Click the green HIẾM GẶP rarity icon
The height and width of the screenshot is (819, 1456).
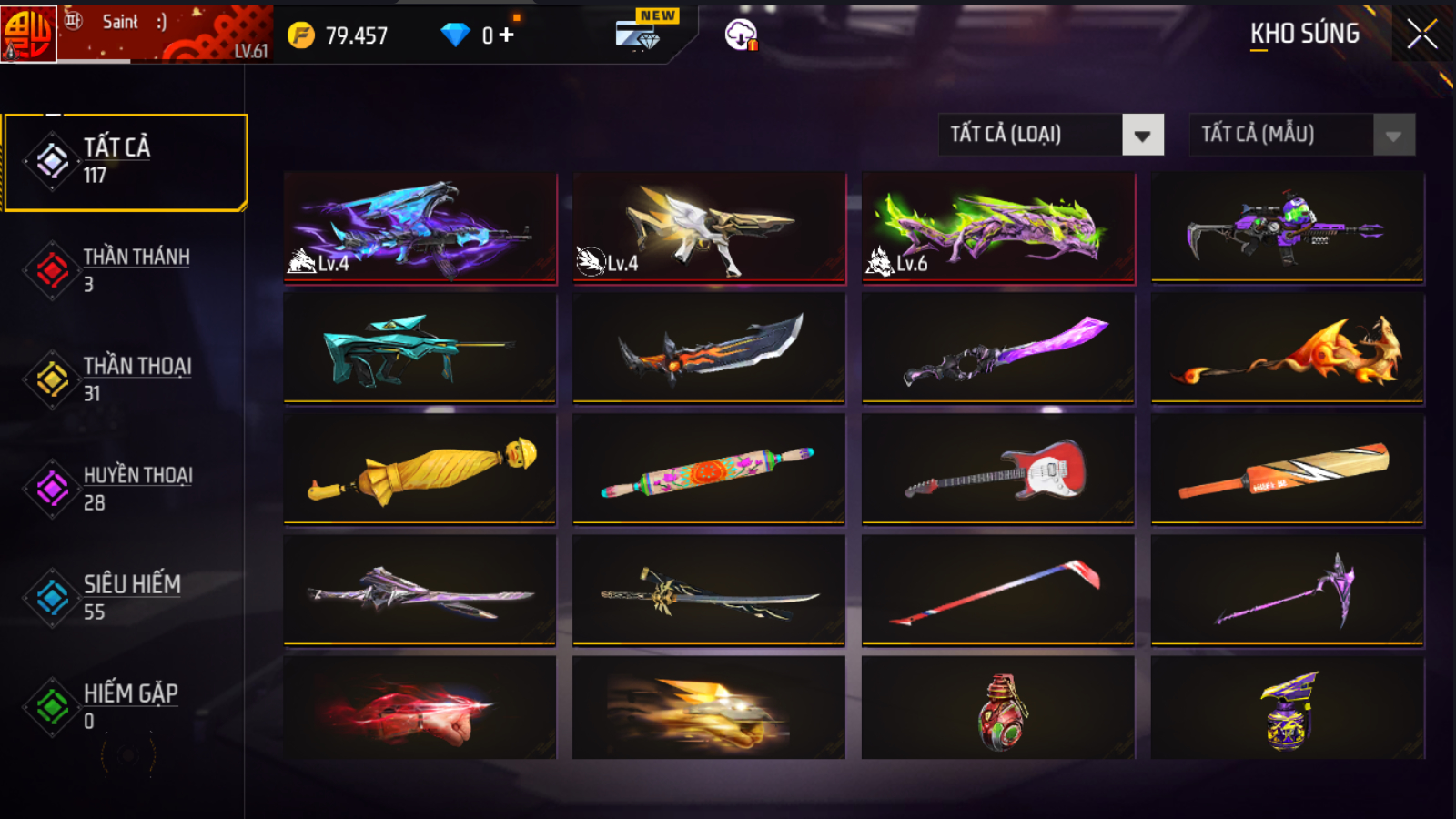click(x=50, y=706)
